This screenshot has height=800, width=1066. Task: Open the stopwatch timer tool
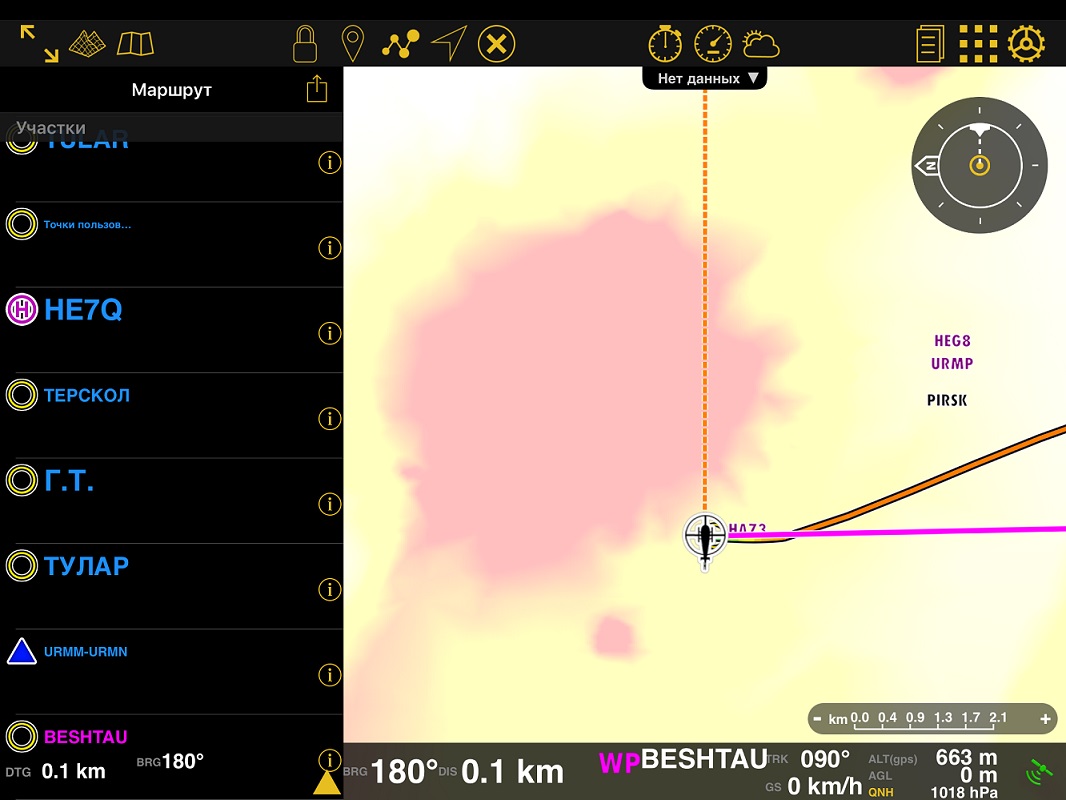click(x=665, y=44)
